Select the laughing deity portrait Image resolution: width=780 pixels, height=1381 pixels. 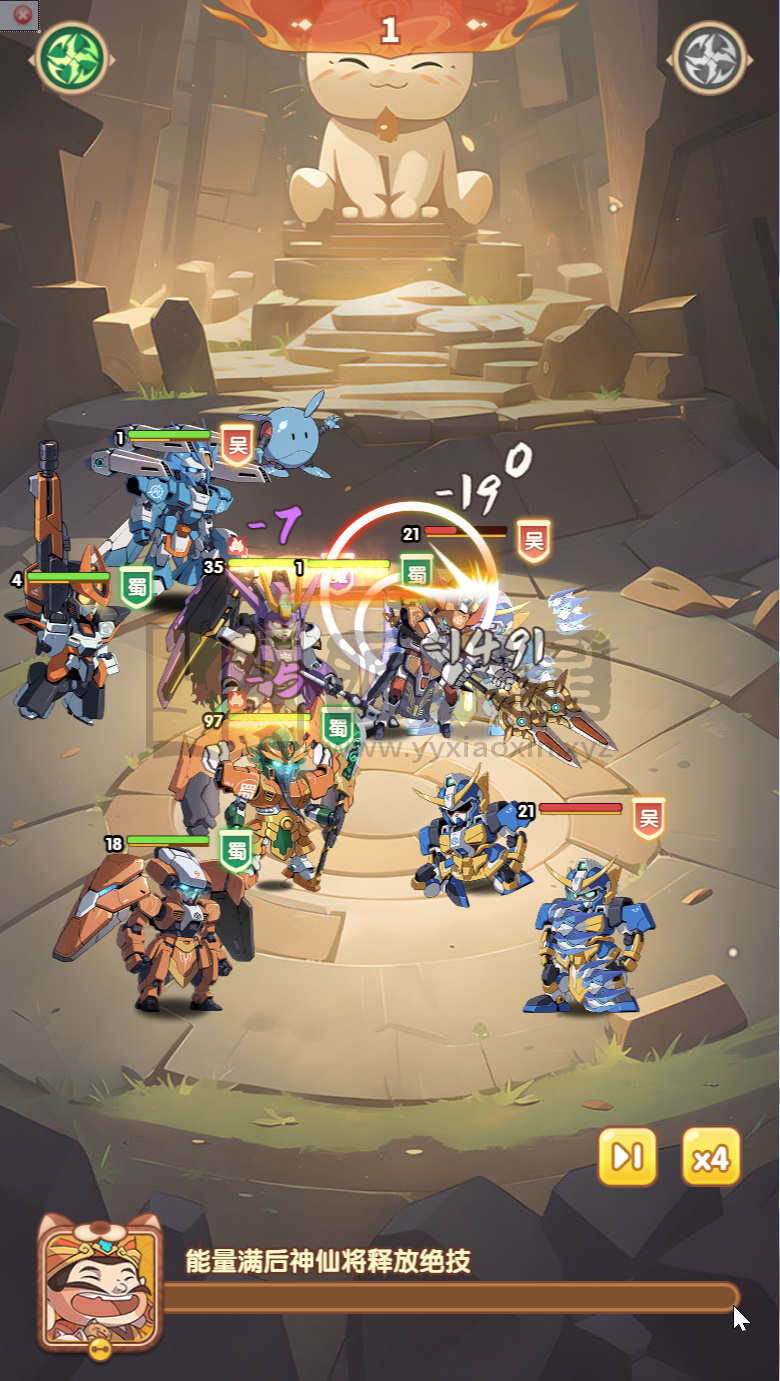(x=99, y=1283)
